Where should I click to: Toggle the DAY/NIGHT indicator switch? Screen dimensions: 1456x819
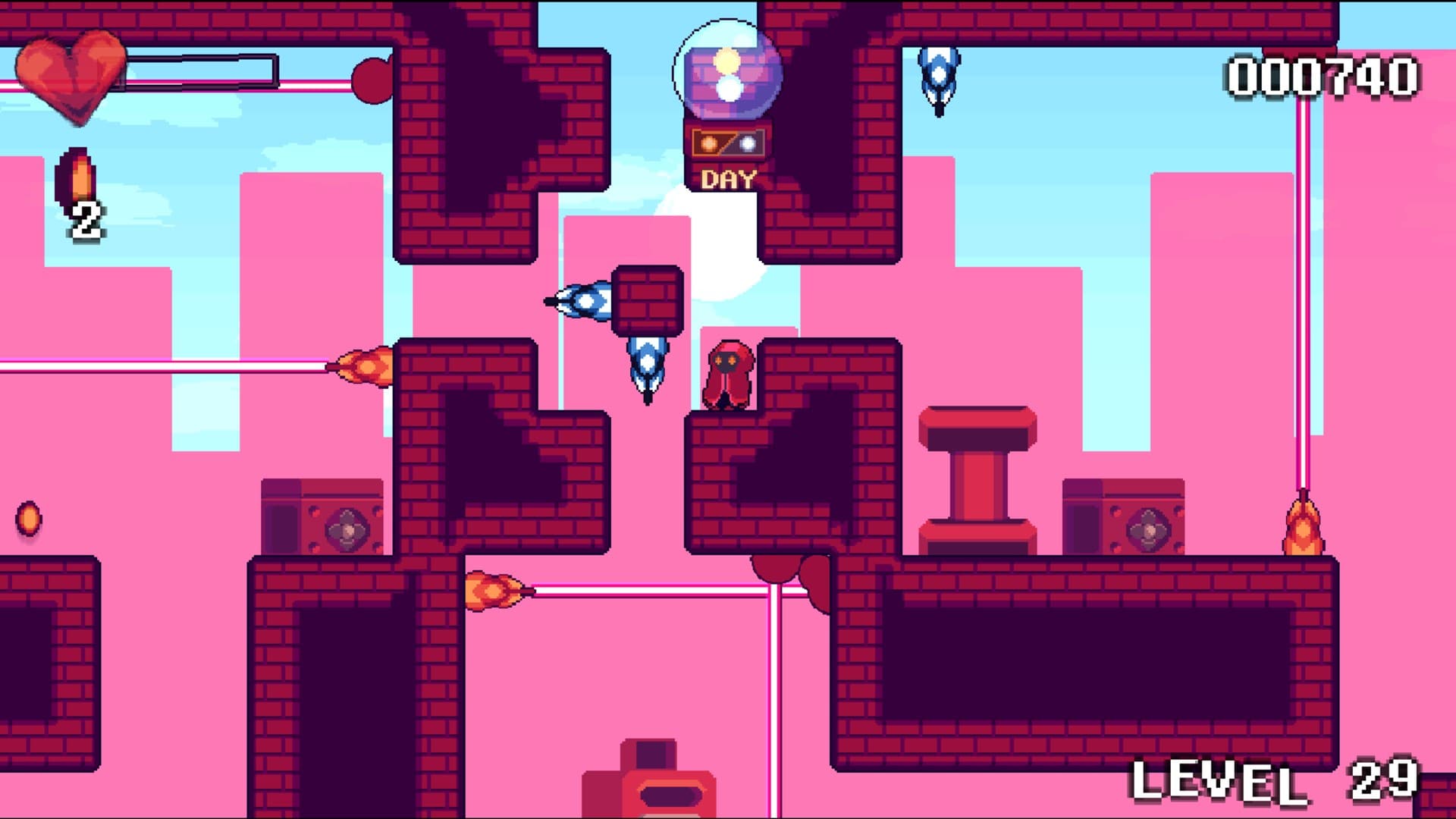[728, 144]
